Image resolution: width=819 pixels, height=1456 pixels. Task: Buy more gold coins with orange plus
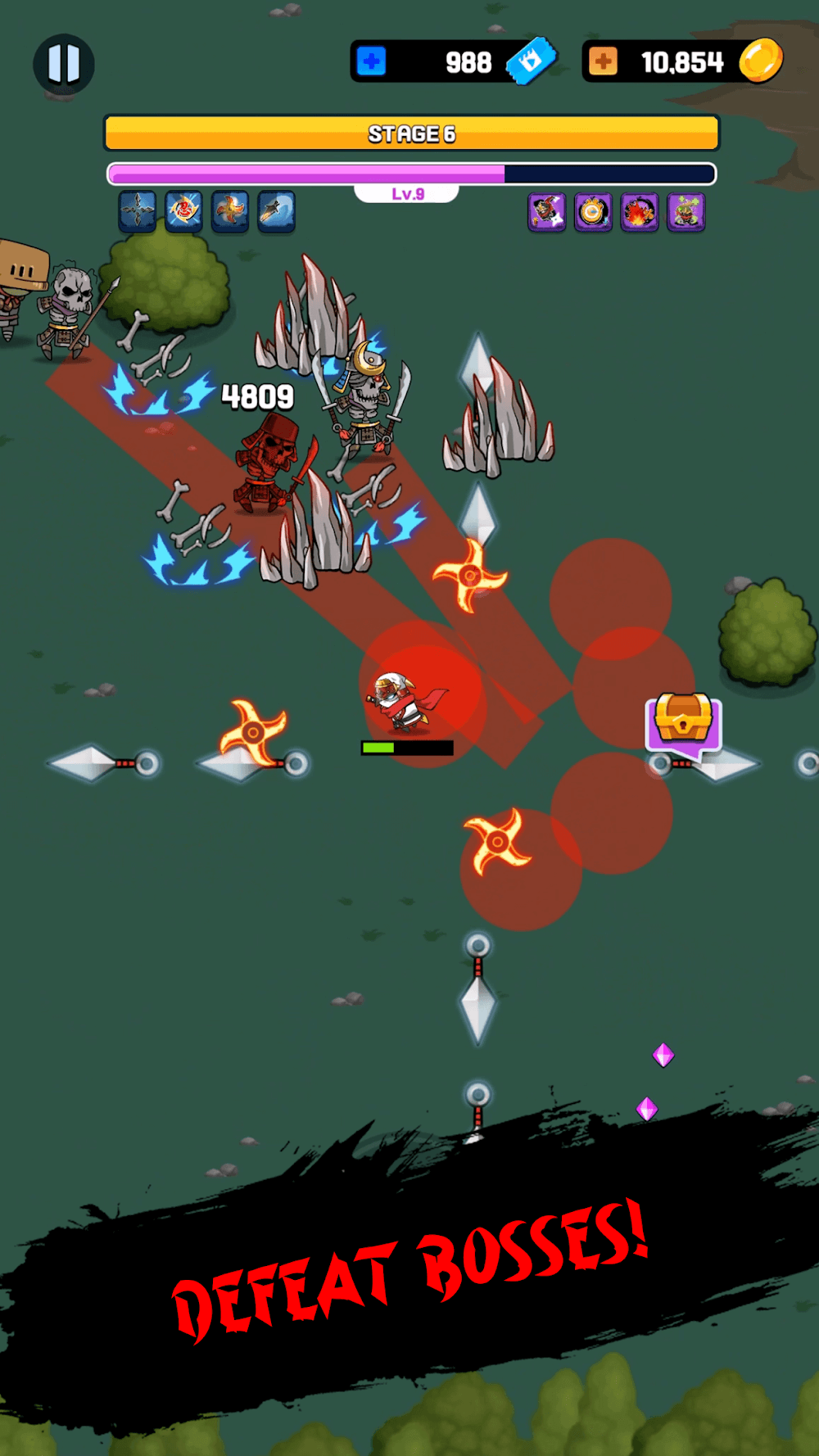[x=604, y=61]
